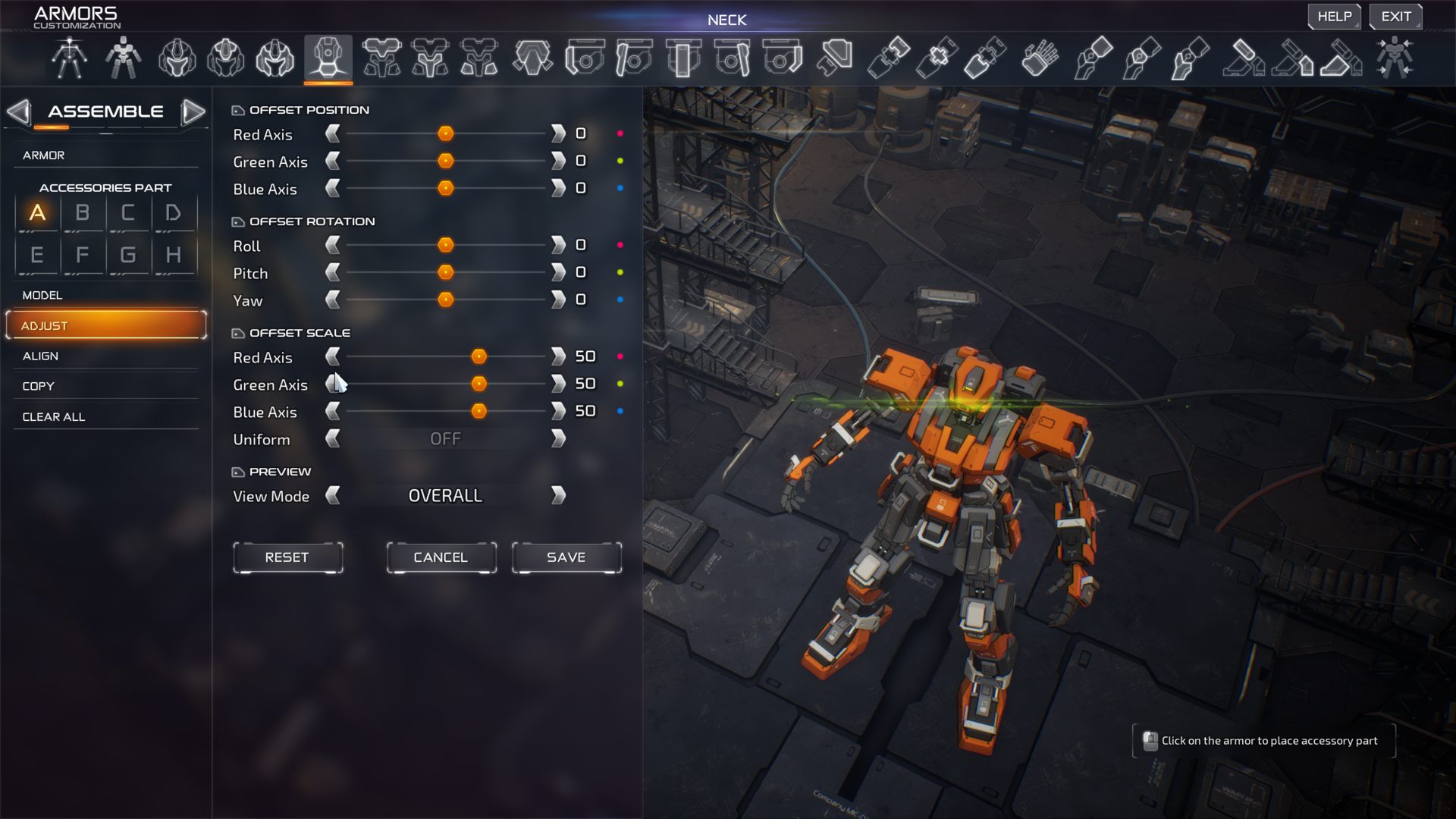Screen dimensions: 1456x819
Task: Change View Mode to next option
Action: pyautogui.click(x=558, y=495)
